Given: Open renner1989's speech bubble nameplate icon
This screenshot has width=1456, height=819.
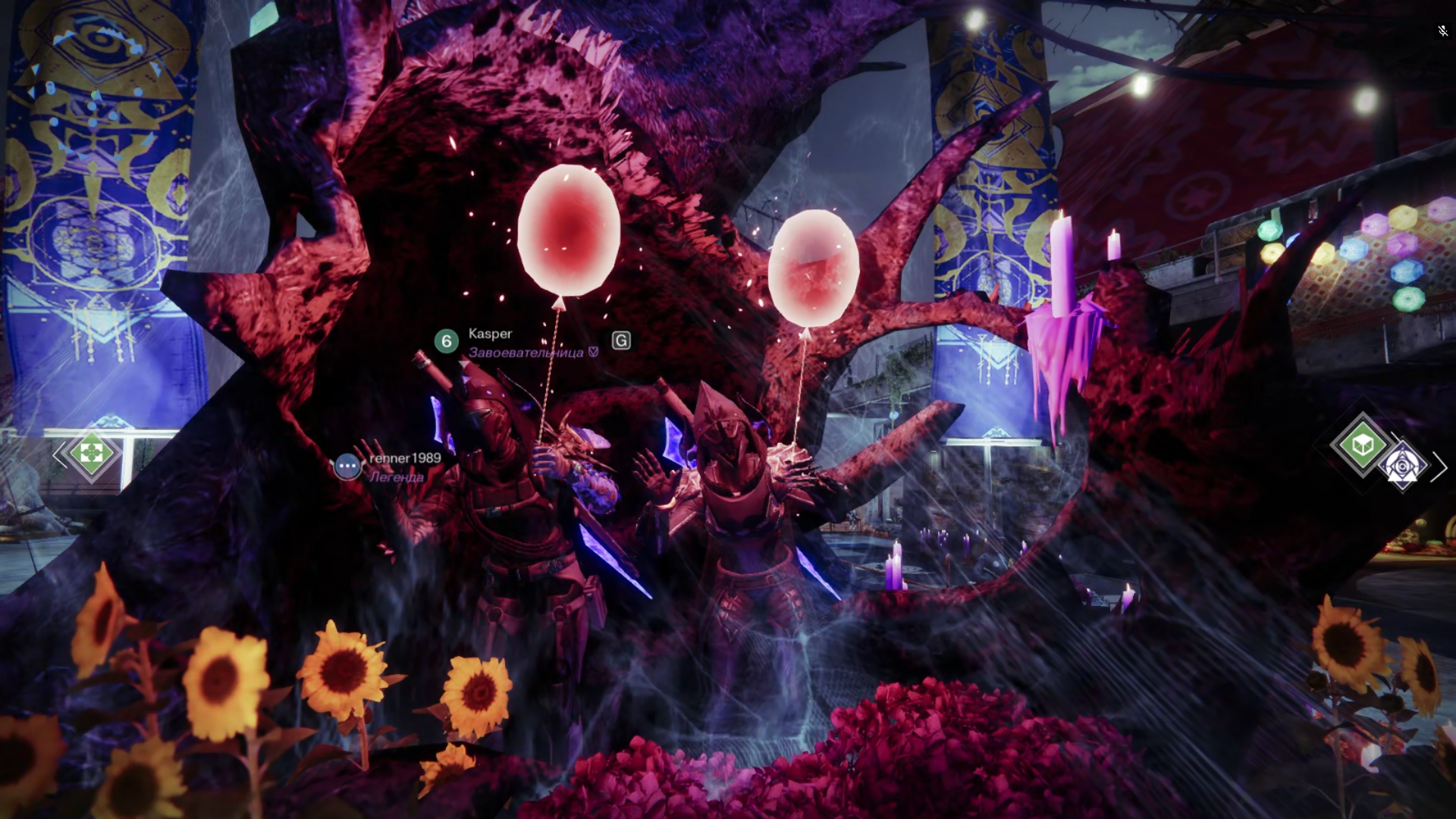Looking at the screenshot, I should coord(347,466).
